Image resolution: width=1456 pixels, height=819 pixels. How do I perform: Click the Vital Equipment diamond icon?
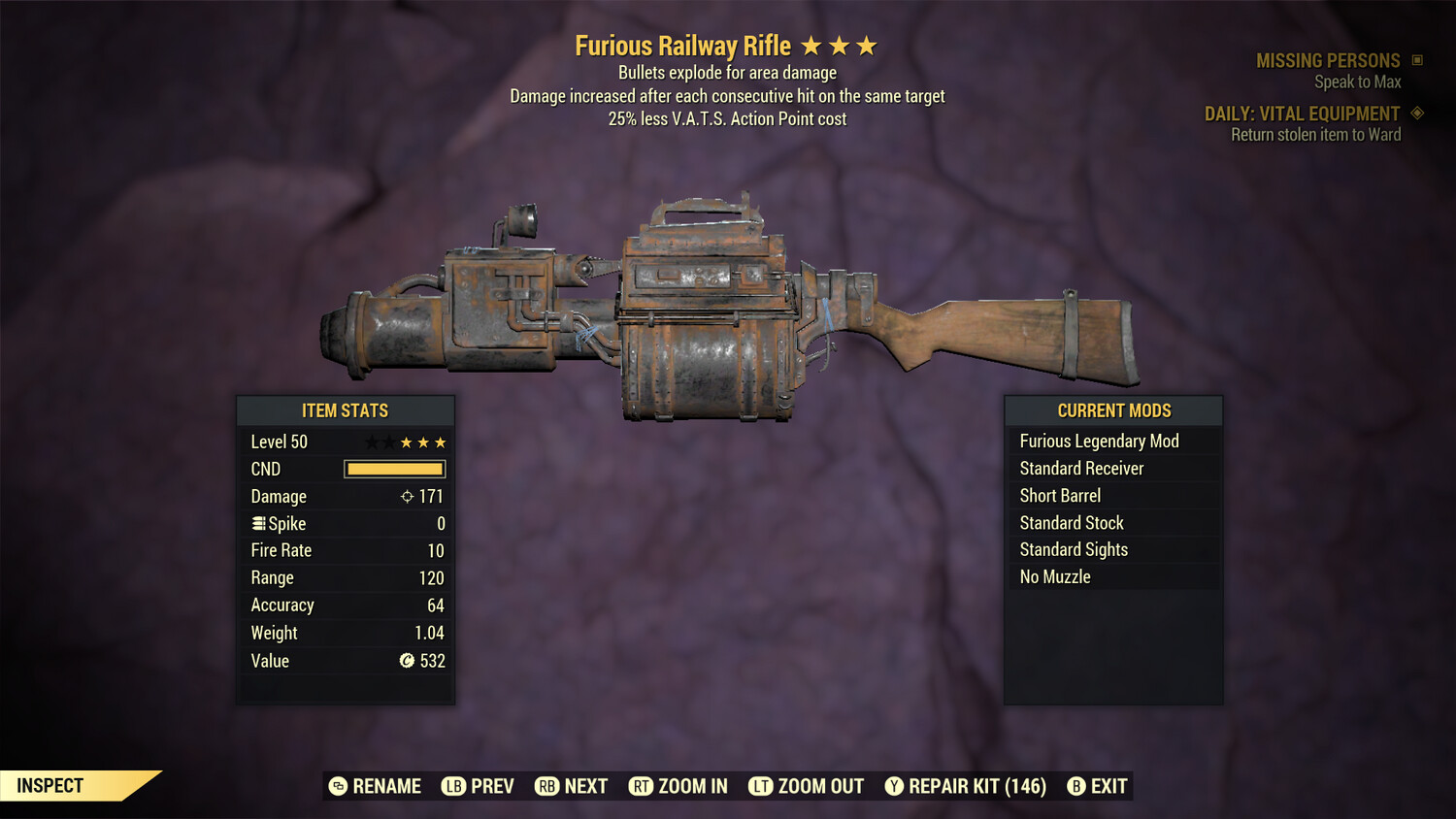pos(1415,113)
